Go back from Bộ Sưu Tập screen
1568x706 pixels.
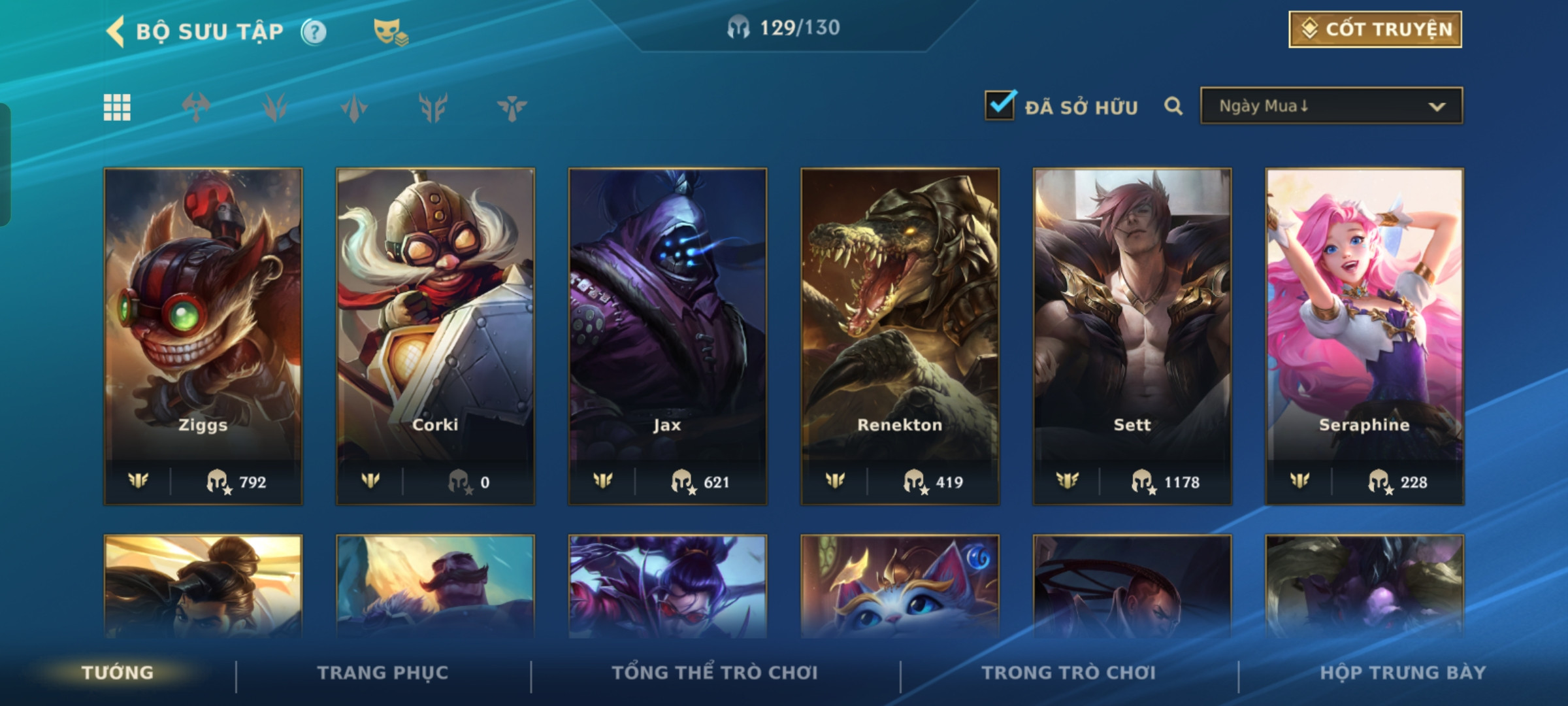(x=116, y=31)
